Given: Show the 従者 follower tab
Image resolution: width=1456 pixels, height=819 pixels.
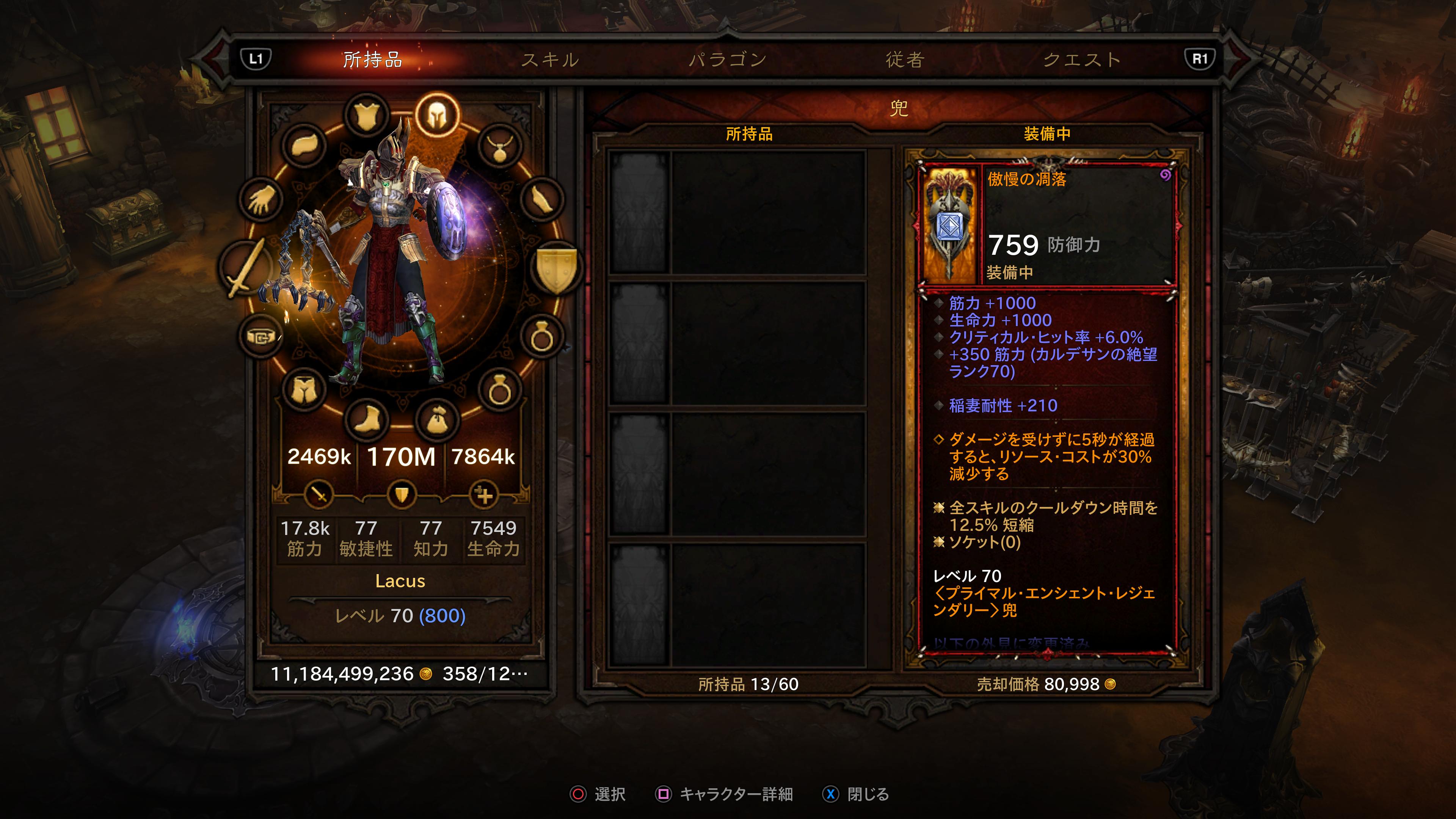Looking at the screenshot, I should pyautogui.click(x=905, y=60).
